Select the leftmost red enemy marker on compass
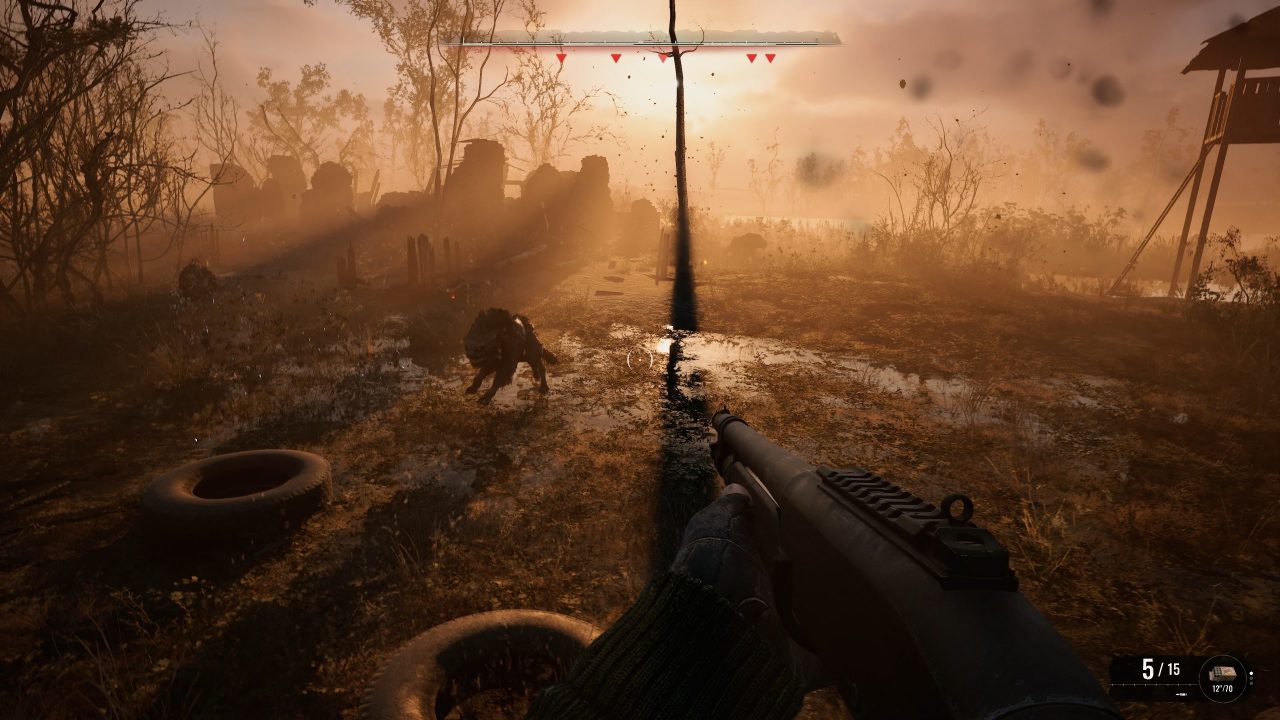 (x=561, y=58)
